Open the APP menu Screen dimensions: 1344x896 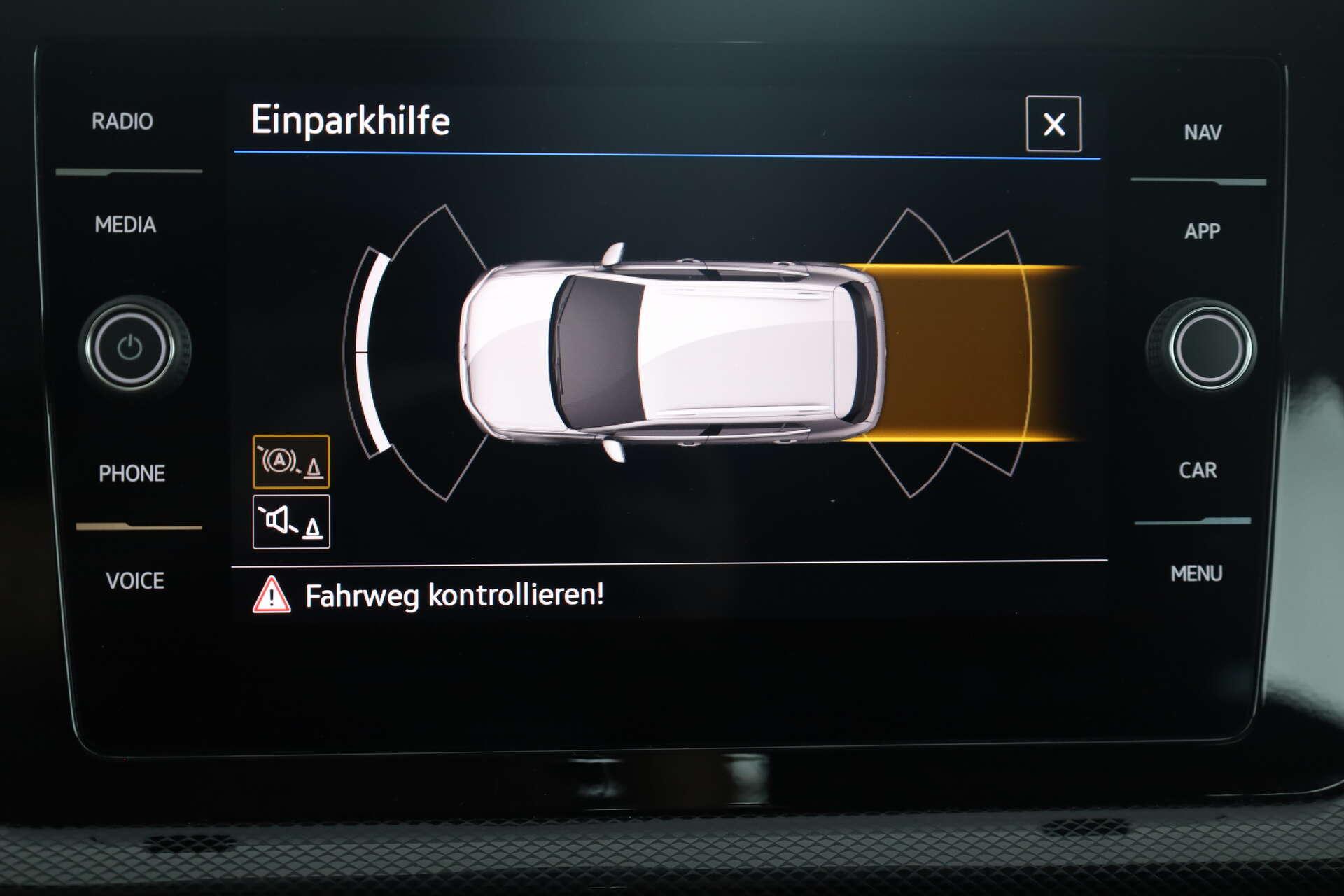pos(1202,231)
